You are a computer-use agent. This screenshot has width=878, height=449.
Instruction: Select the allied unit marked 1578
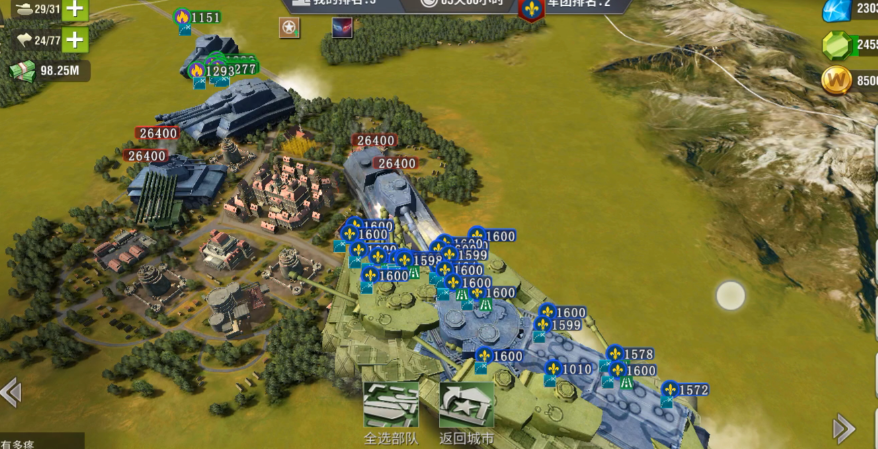(630, 355)
